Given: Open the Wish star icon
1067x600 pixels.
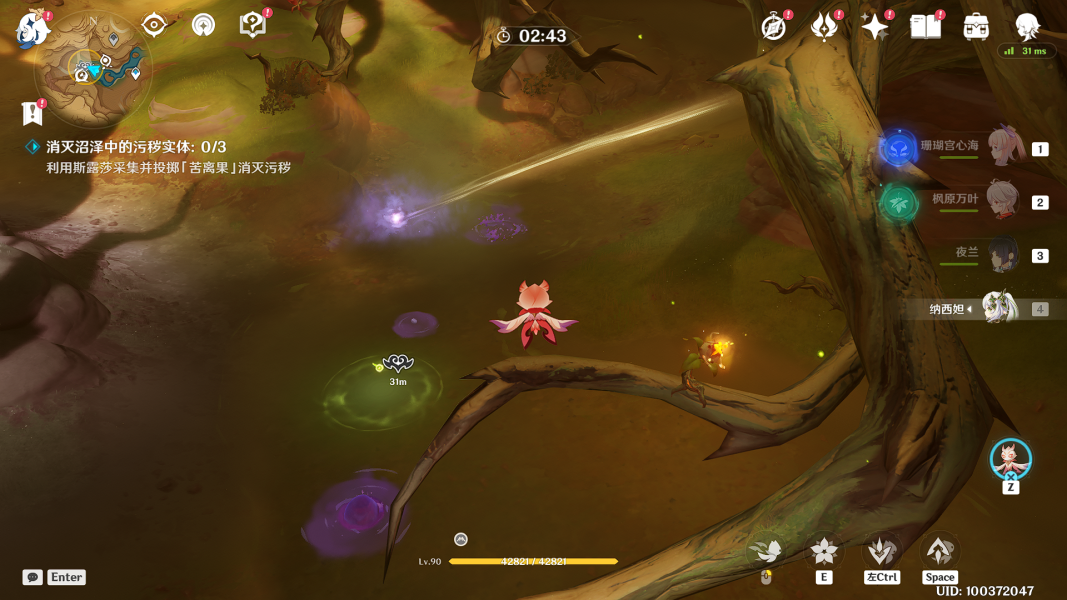Looking at the screenshot, I should click(x=875, y=27).
